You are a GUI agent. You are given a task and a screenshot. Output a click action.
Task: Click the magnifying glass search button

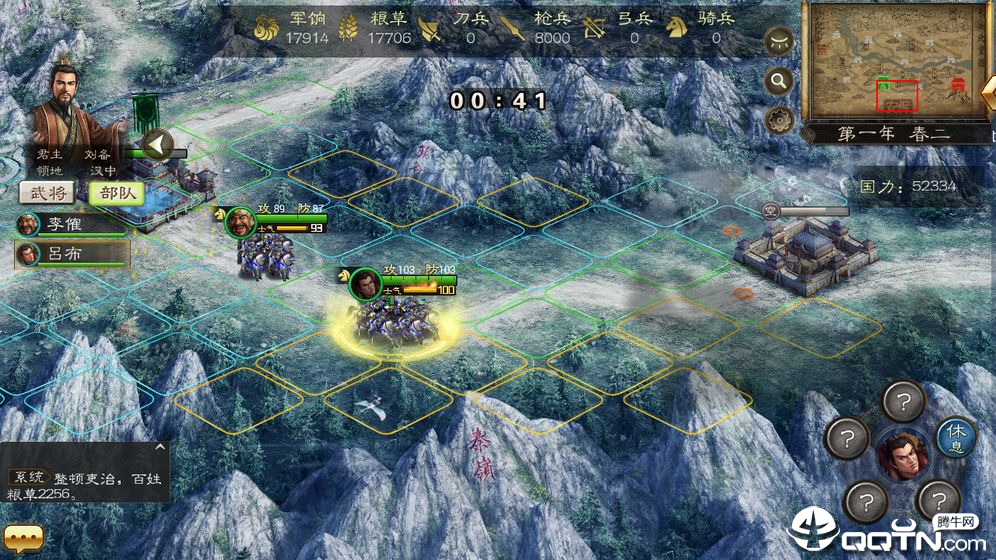(x=779, y=82)
